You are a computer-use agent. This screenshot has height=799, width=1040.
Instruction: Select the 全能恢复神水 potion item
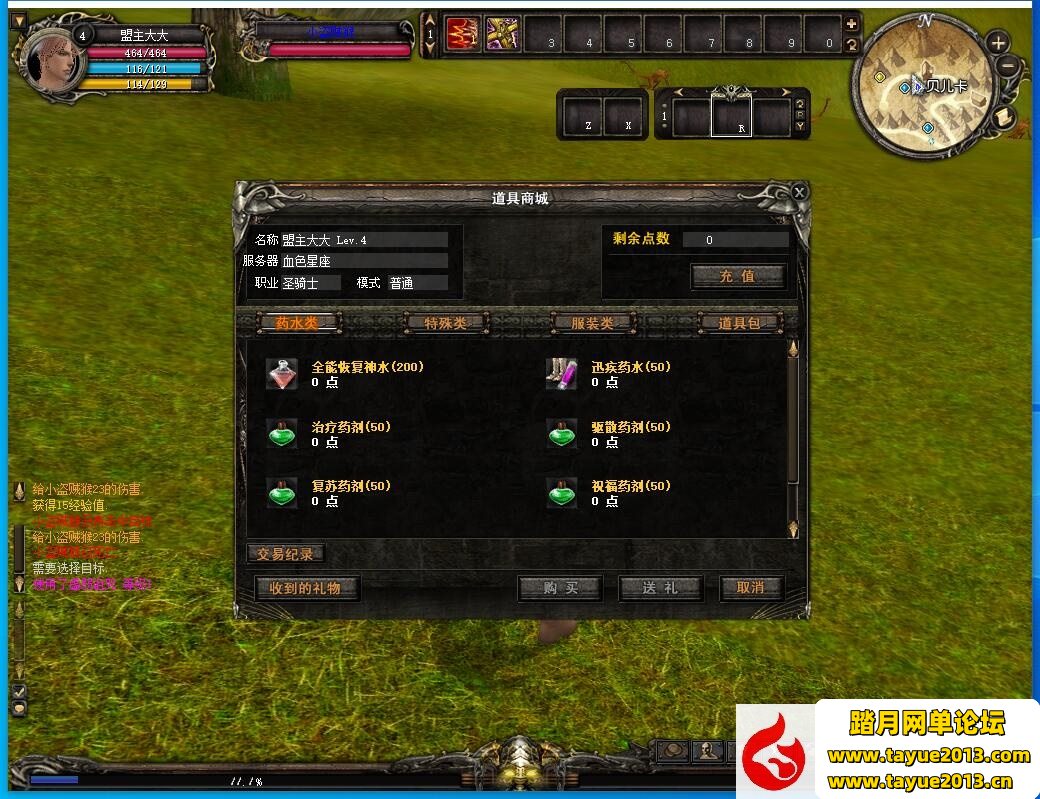point(282,374)
